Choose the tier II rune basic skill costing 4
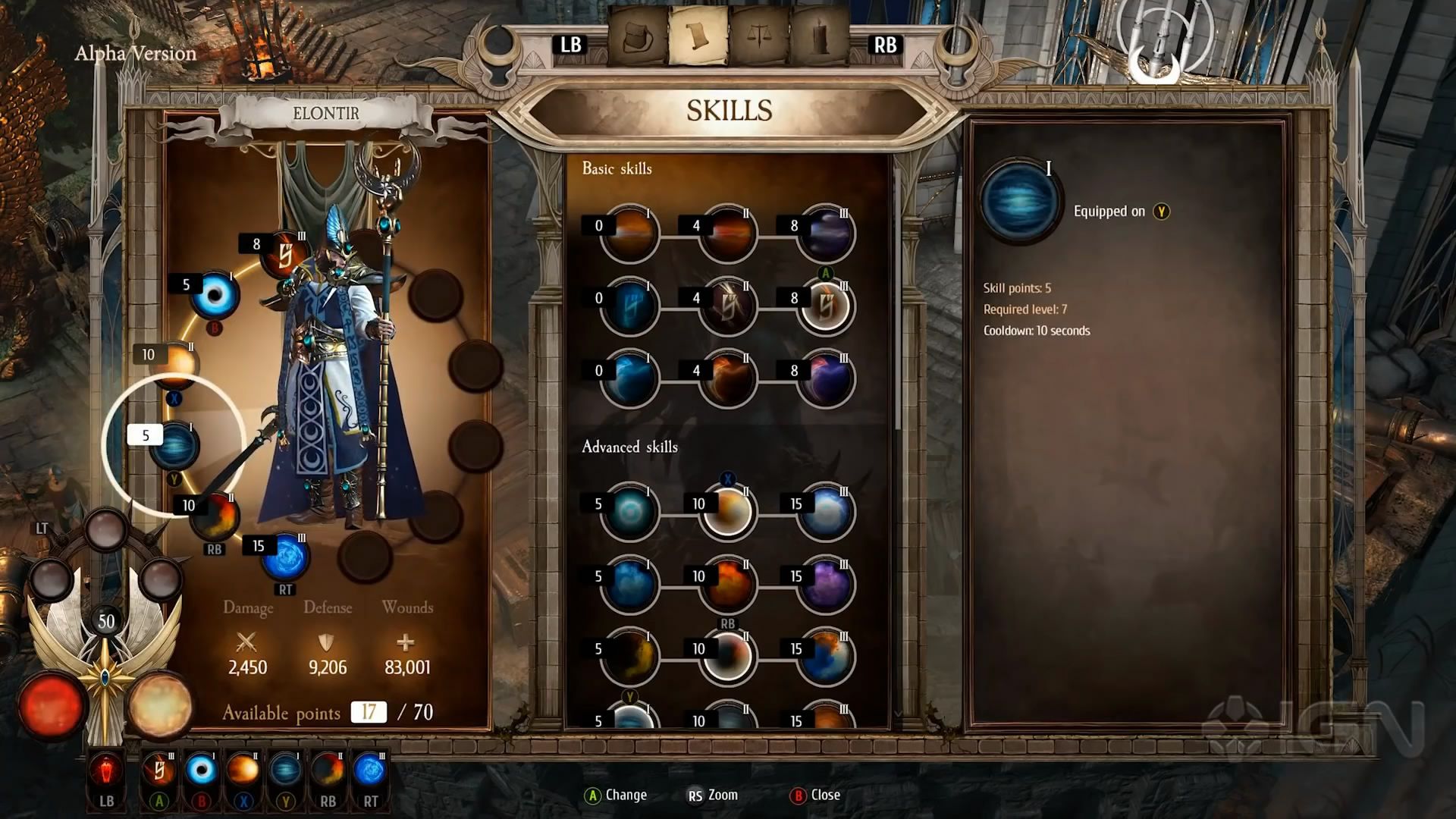Viewport: 1456px width, 819px height. click(727, 306)
